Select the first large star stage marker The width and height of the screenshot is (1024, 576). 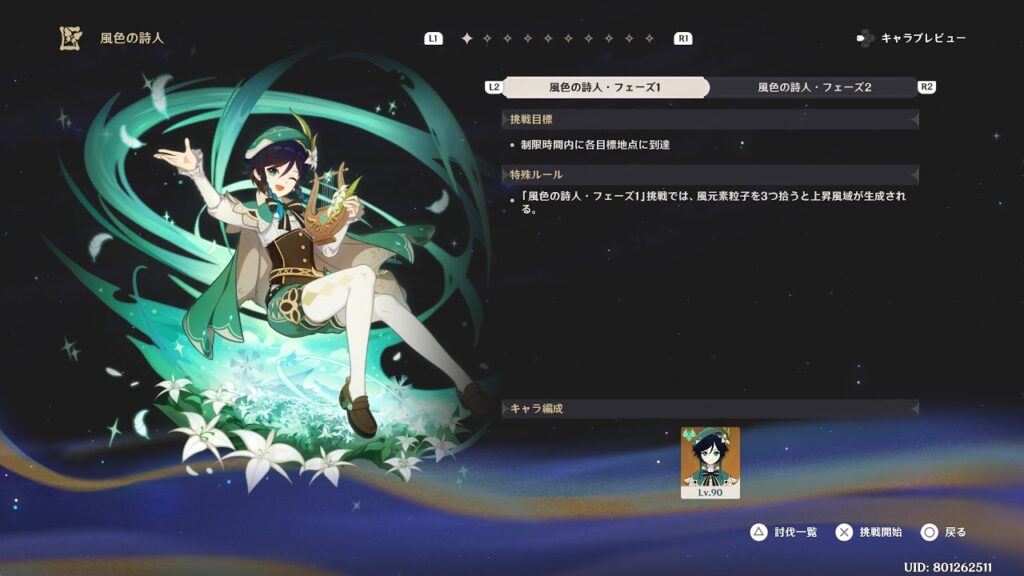click(x=466, y=39)
